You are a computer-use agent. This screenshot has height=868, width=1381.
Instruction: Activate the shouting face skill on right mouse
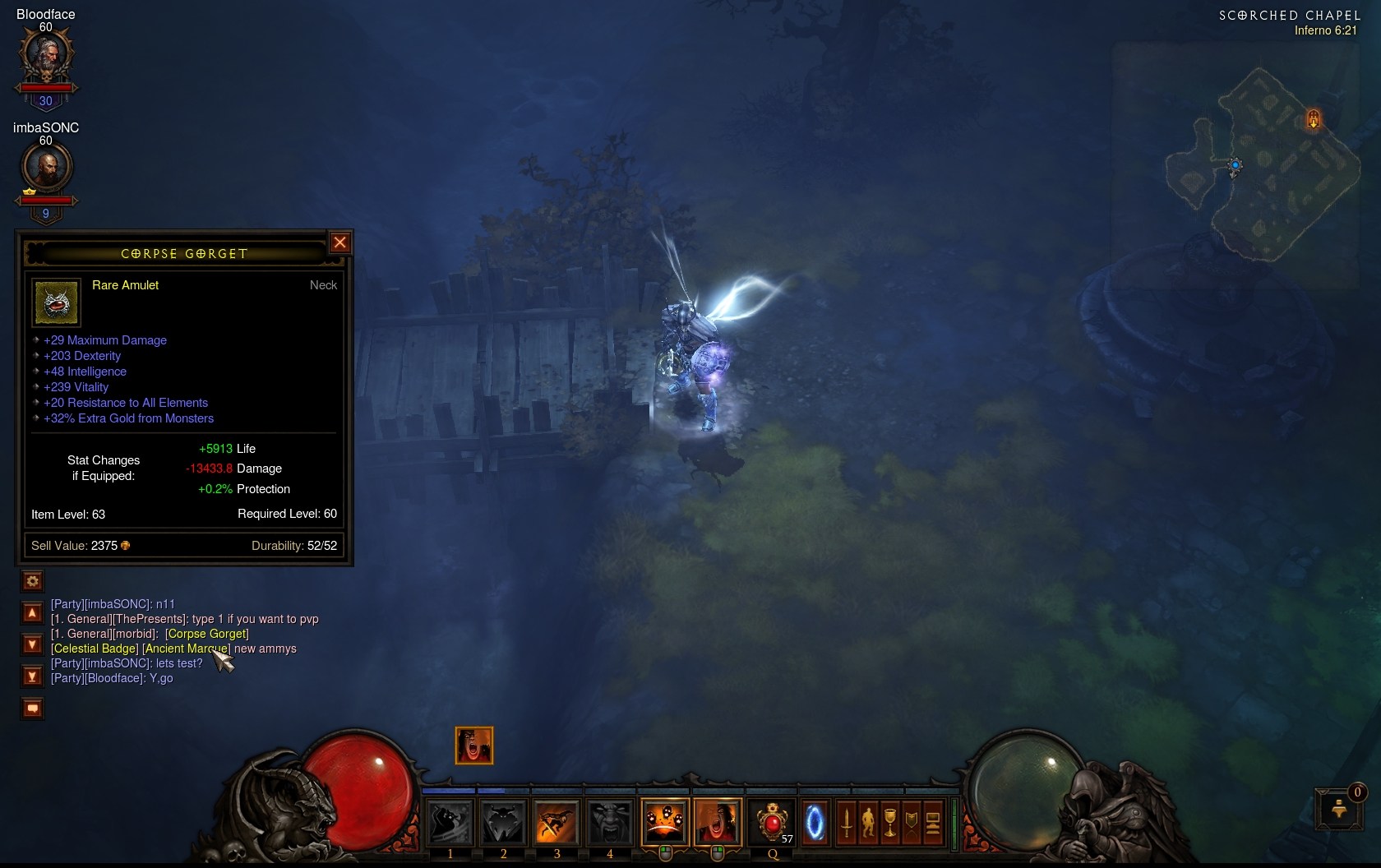717,822
